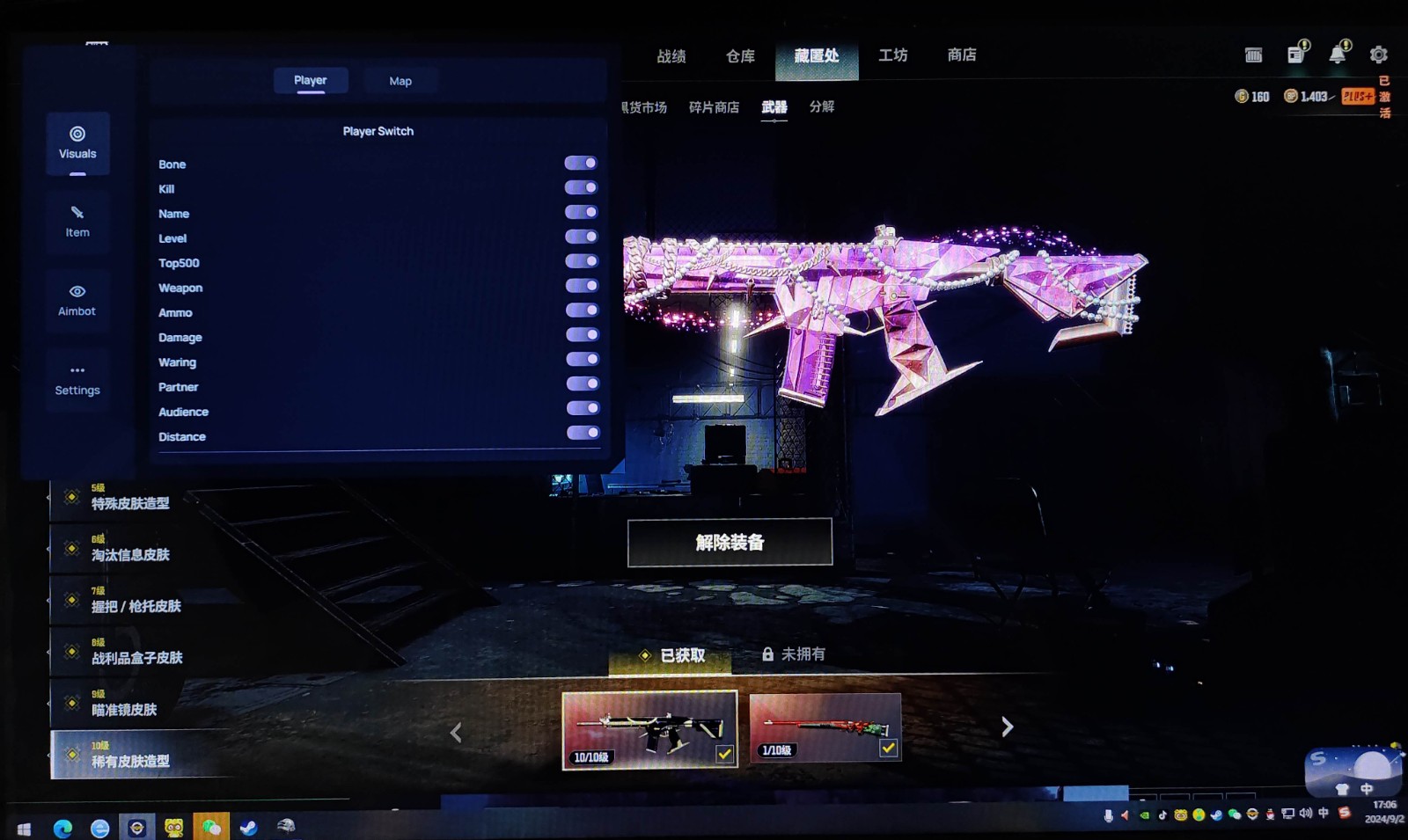Select the 1/10级 red rifle skin thumbnail

coord(825,727)
